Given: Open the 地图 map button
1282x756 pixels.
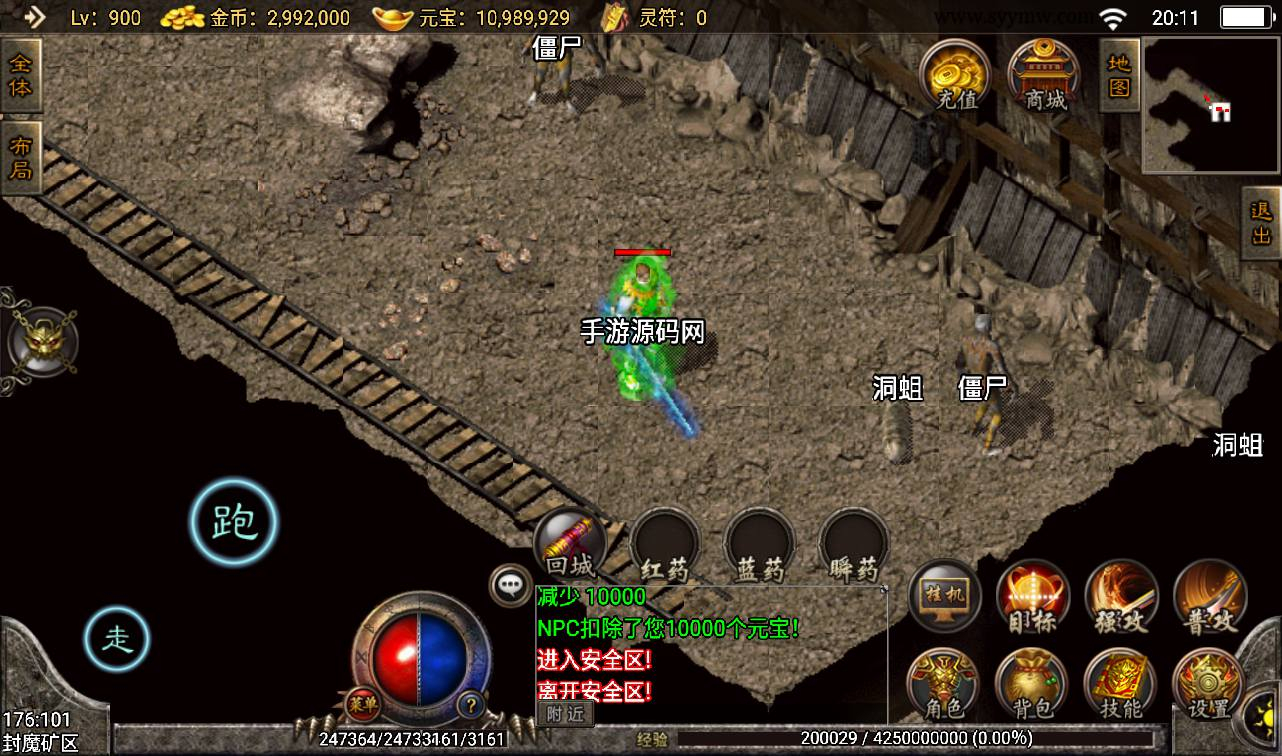Looking at the screenshot, I should (x=1119, y=75).
